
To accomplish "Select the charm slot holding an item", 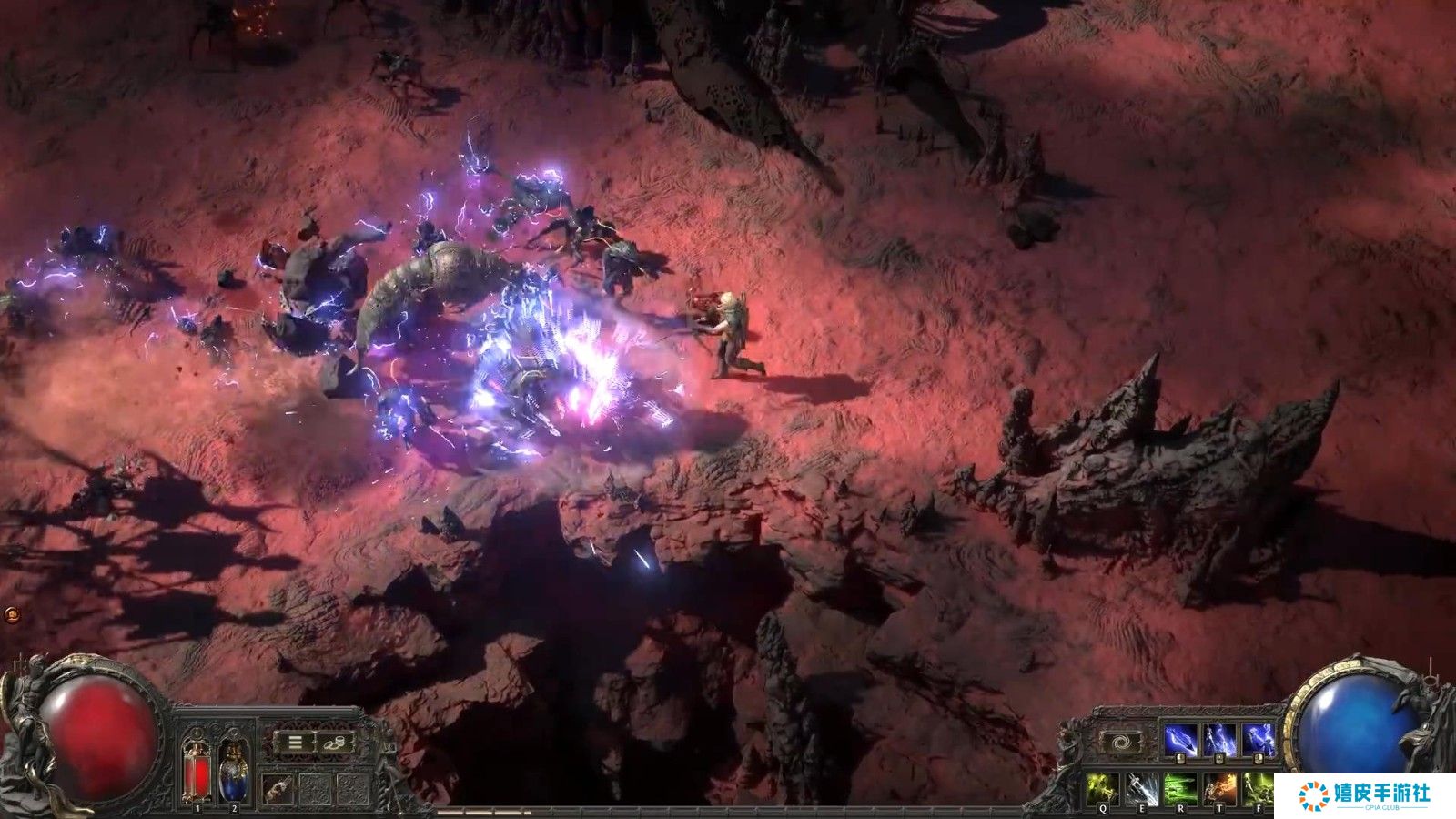I will point(278,788).
